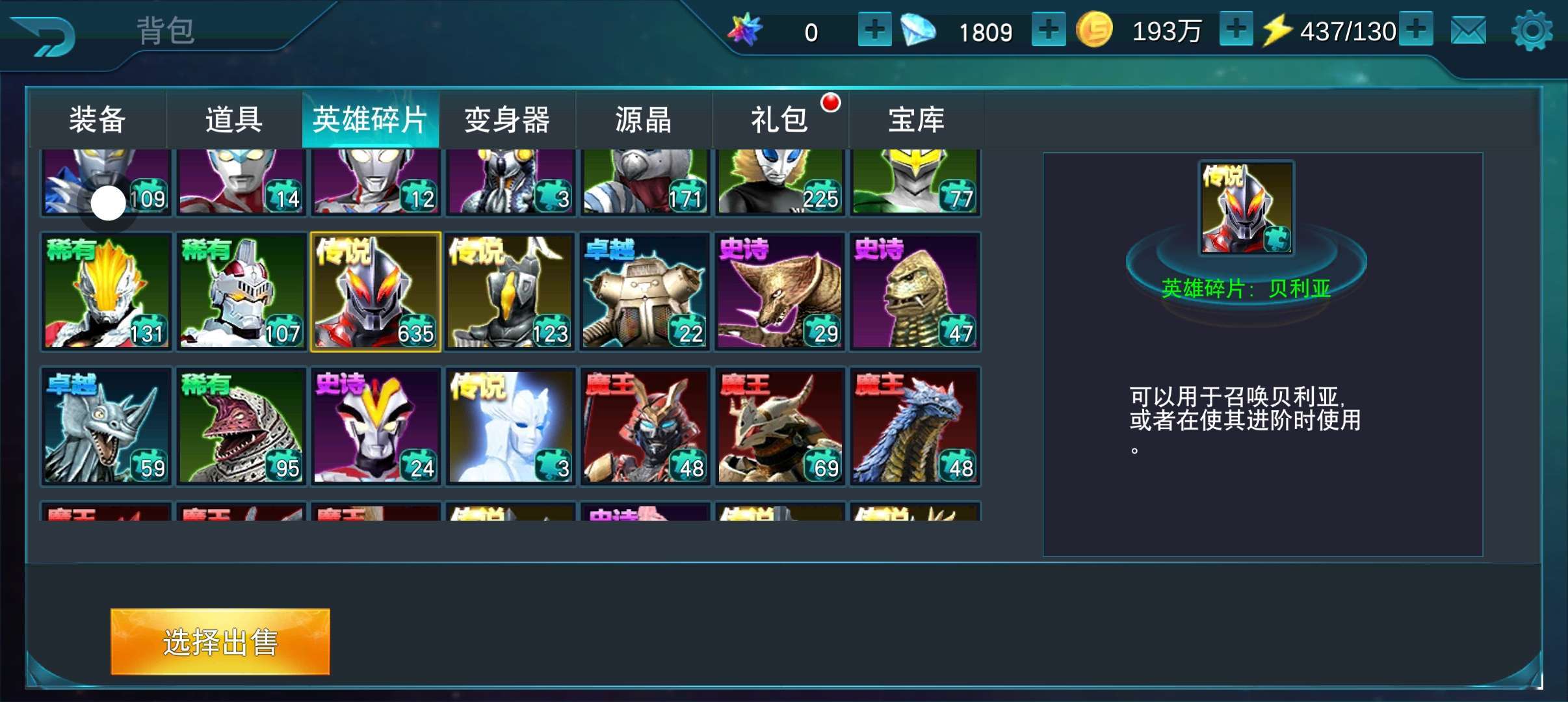This screenshot has width=1568, height=702.
Task: Show the 源晶 tab
Action: [644, 120]
